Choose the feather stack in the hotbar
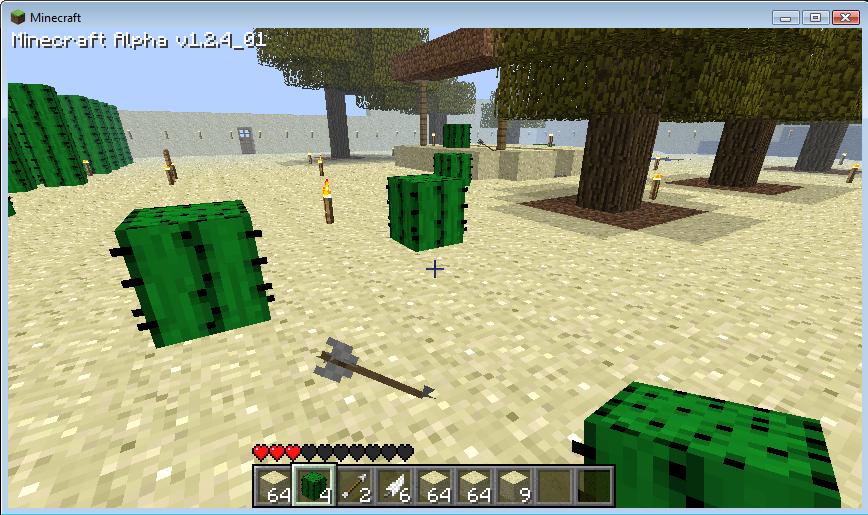Viewport: 868px width, 515px height. [x=394, y=486]
